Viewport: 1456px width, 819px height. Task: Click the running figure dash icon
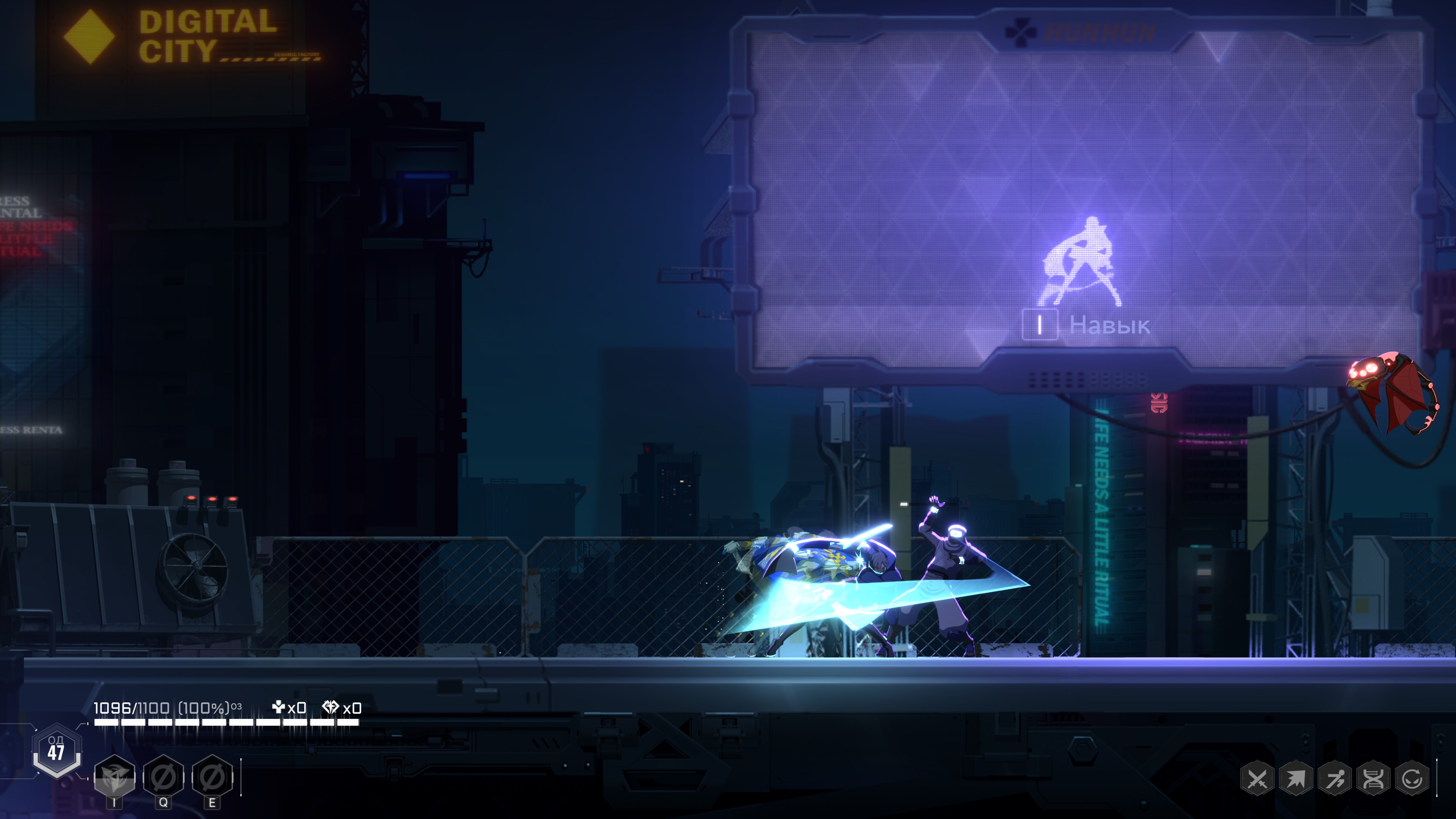(x=1335, y=780)
